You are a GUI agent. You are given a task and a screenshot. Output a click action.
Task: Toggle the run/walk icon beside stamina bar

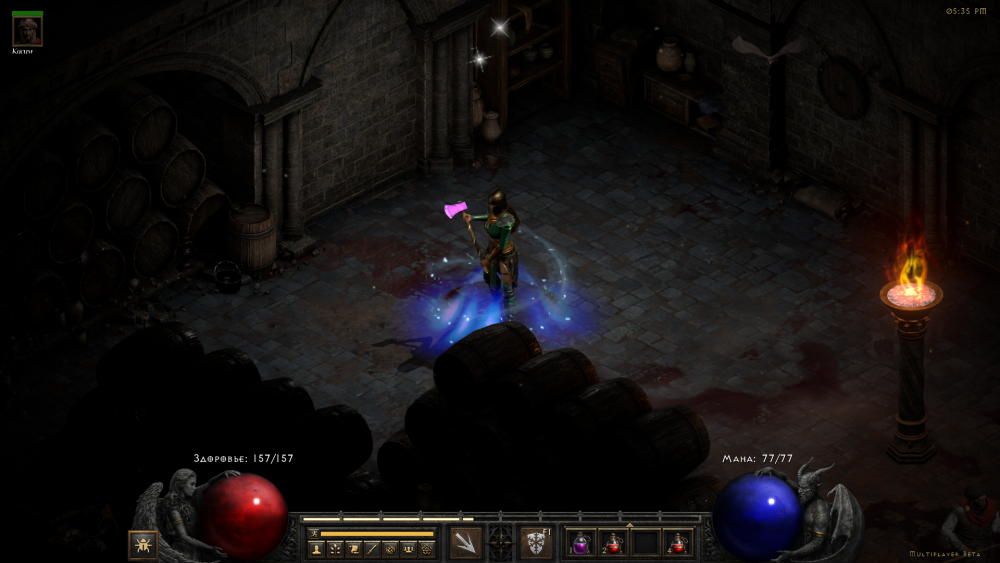pos(312,534)
